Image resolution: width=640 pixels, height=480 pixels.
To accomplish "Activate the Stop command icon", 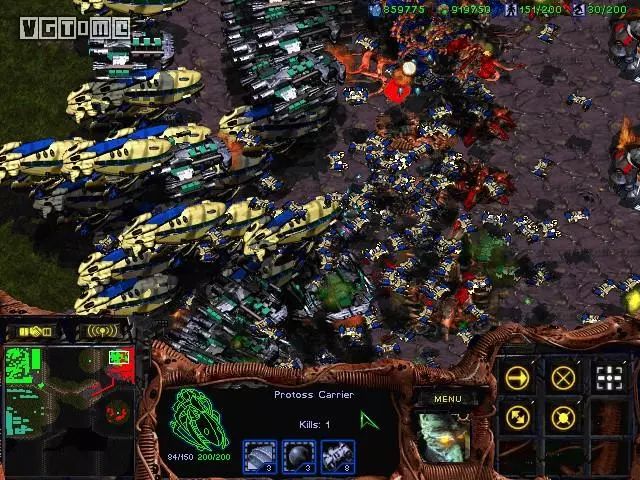I will click(564, 377).
